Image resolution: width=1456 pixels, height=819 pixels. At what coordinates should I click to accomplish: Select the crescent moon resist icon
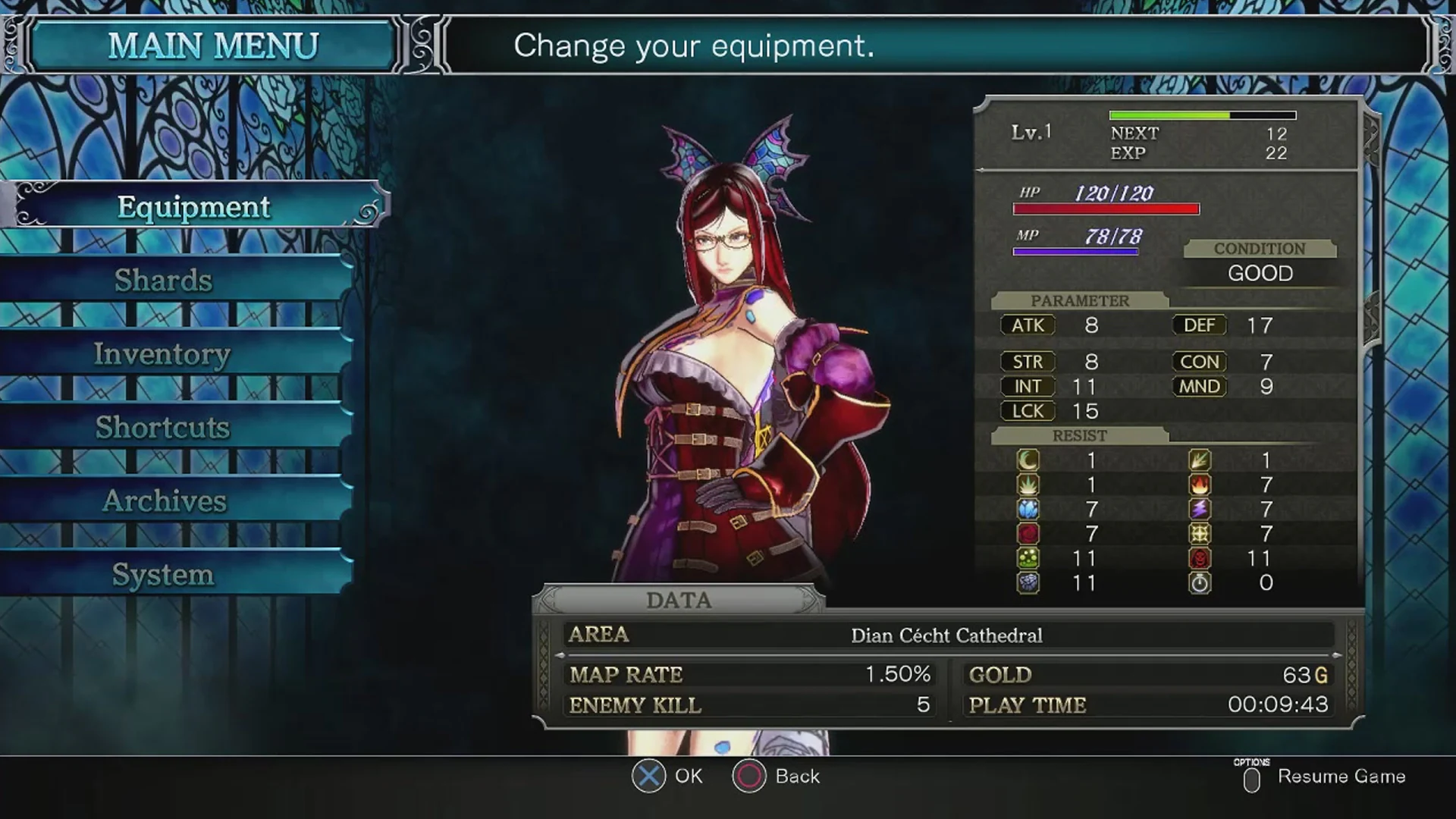tap(1028, 458)
